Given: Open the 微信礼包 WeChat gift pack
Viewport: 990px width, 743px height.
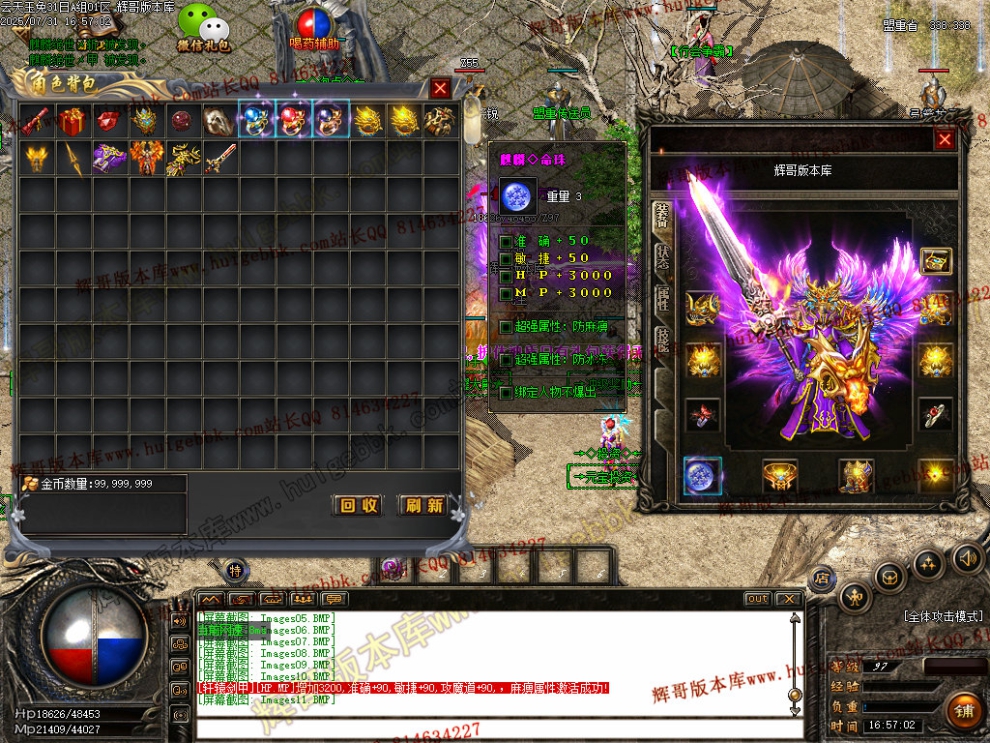Looking at the screenshot, I should [203, 27].
